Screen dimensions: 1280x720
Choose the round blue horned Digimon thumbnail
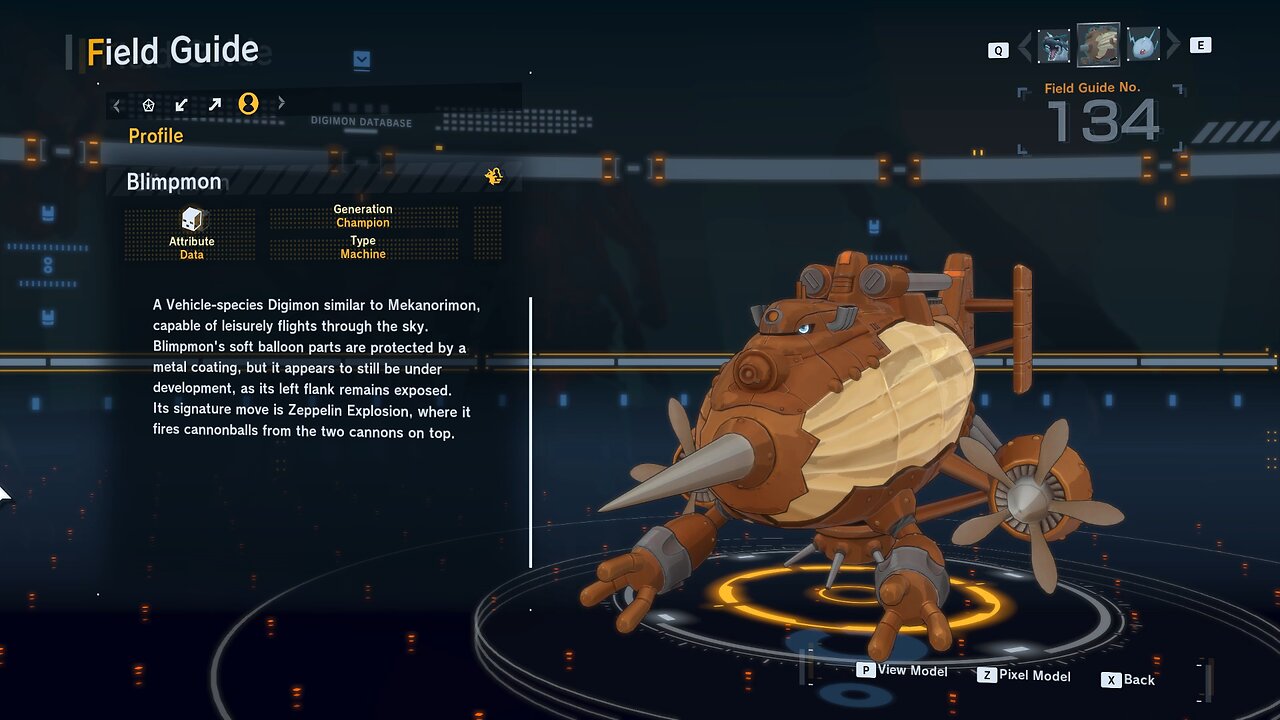1143,46
